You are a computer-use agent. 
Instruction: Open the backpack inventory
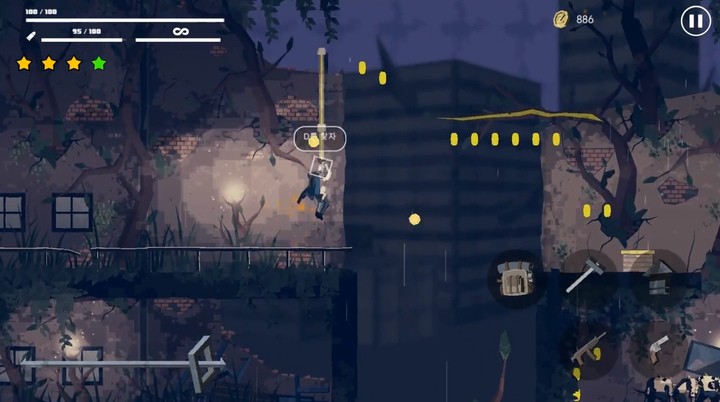(515, 278)
